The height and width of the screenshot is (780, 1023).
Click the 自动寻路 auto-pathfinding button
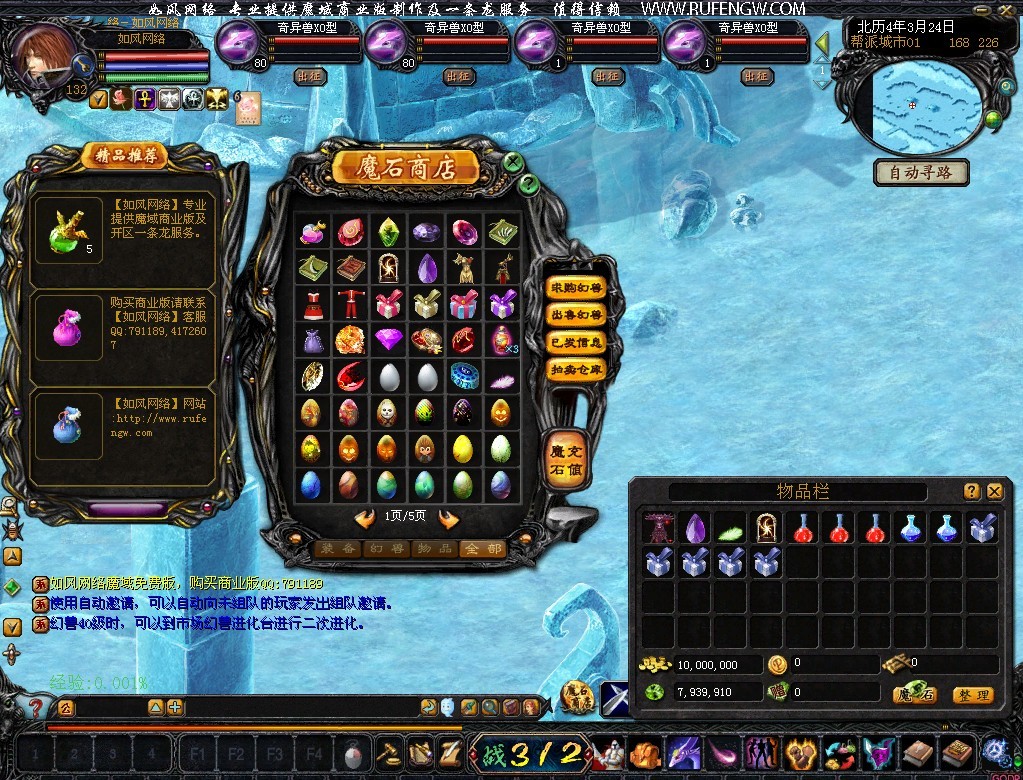tap(921, 172)
